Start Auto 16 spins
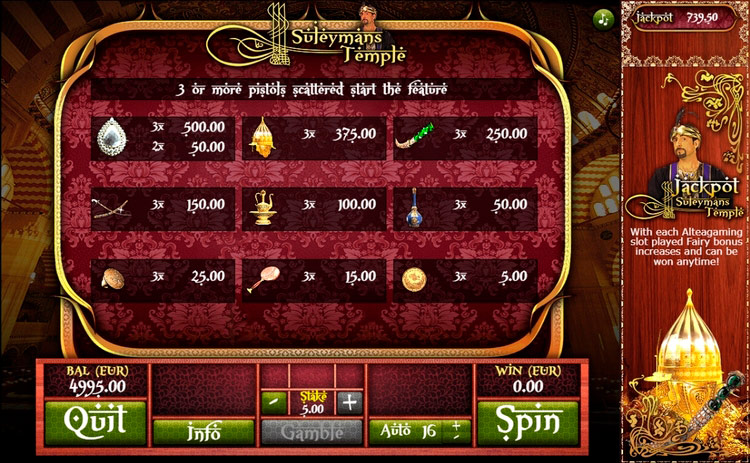This screenshot has width=750, height=463. (x=408, y=431)
